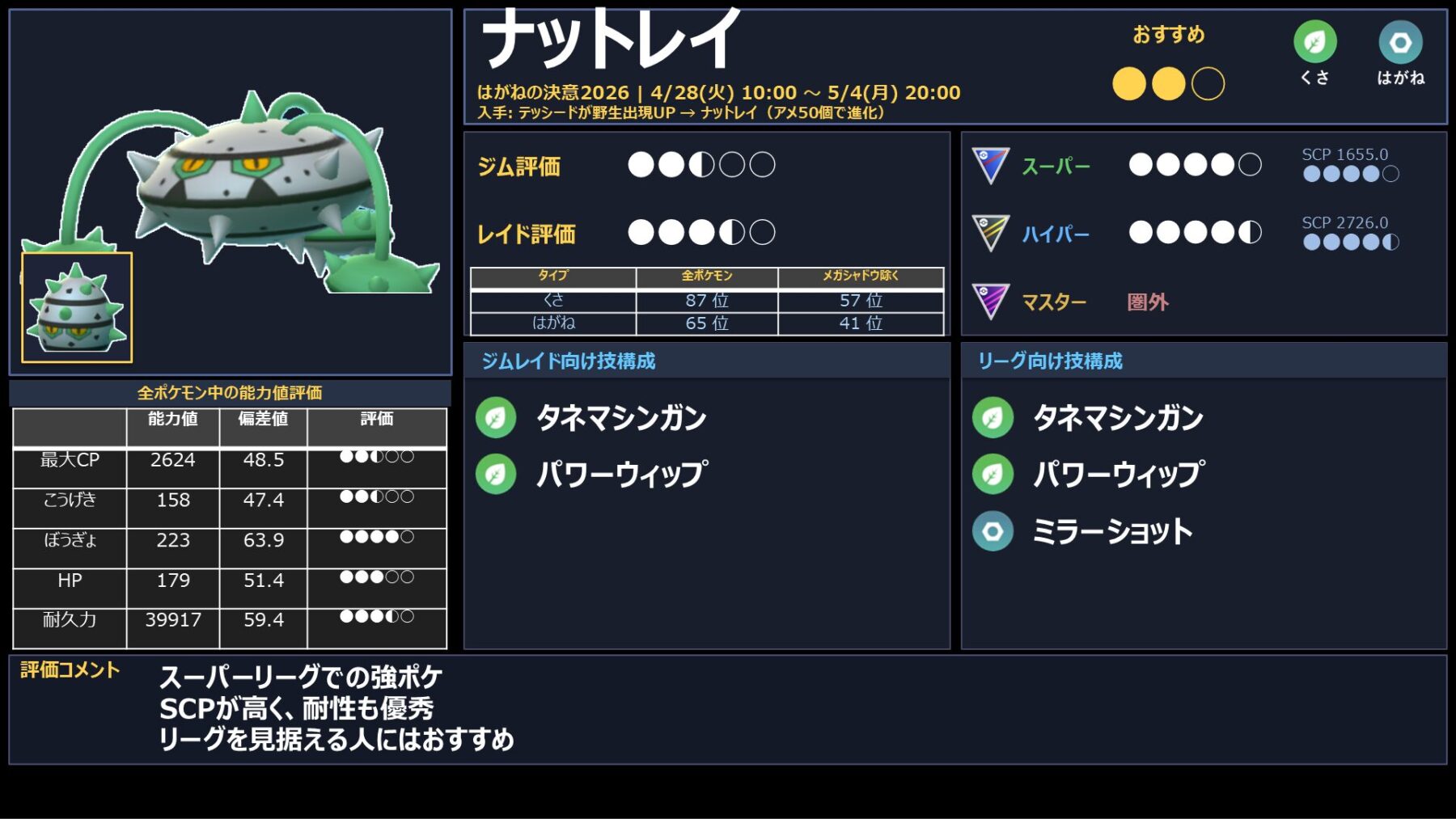The image size is (1456, 819).
Task: Select the Ferroseed thumbnail image
Action: click(x=77, y=307)
